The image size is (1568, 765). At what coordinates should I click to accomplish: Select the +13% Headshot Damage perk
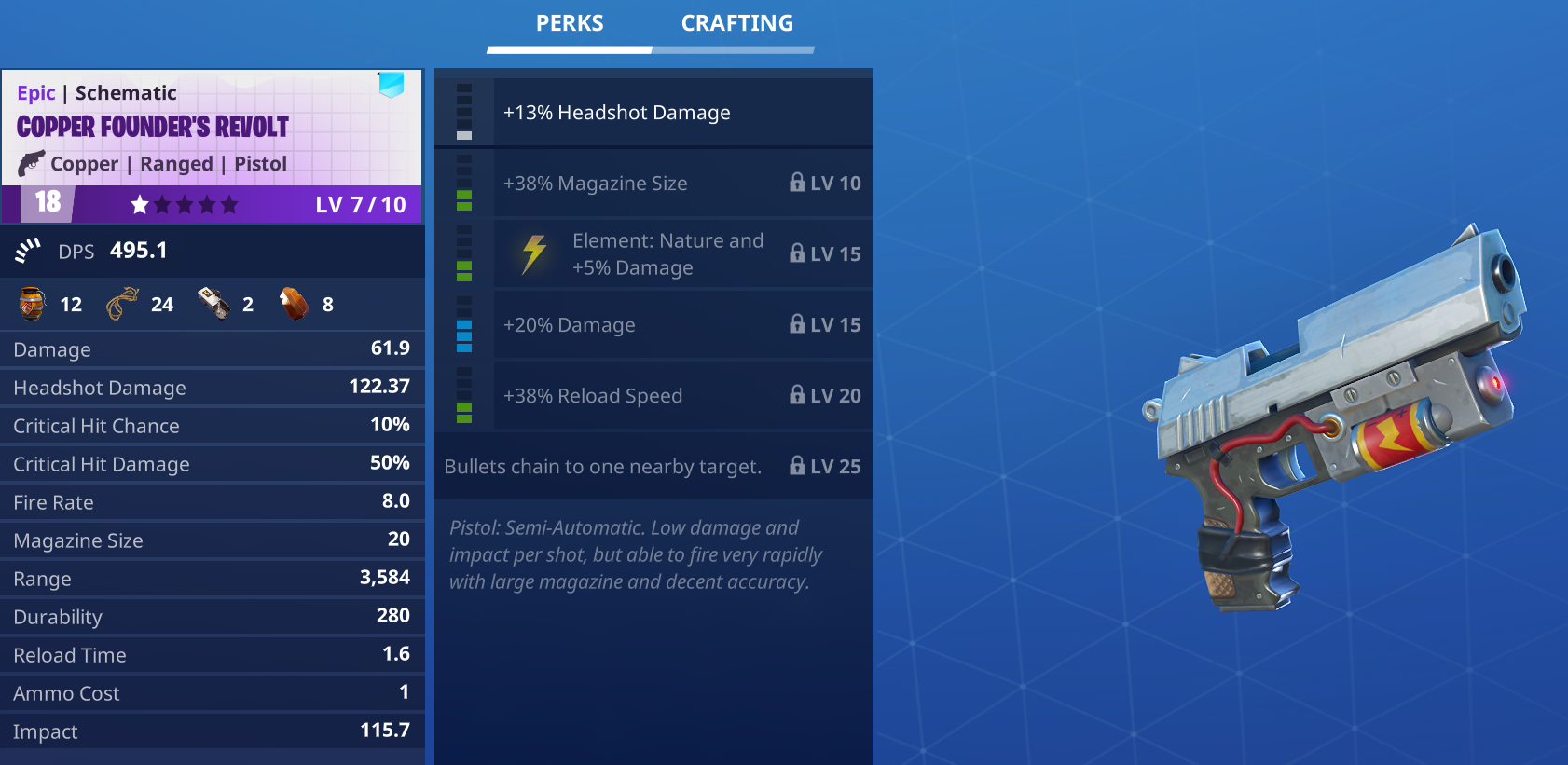click(681, 113)
